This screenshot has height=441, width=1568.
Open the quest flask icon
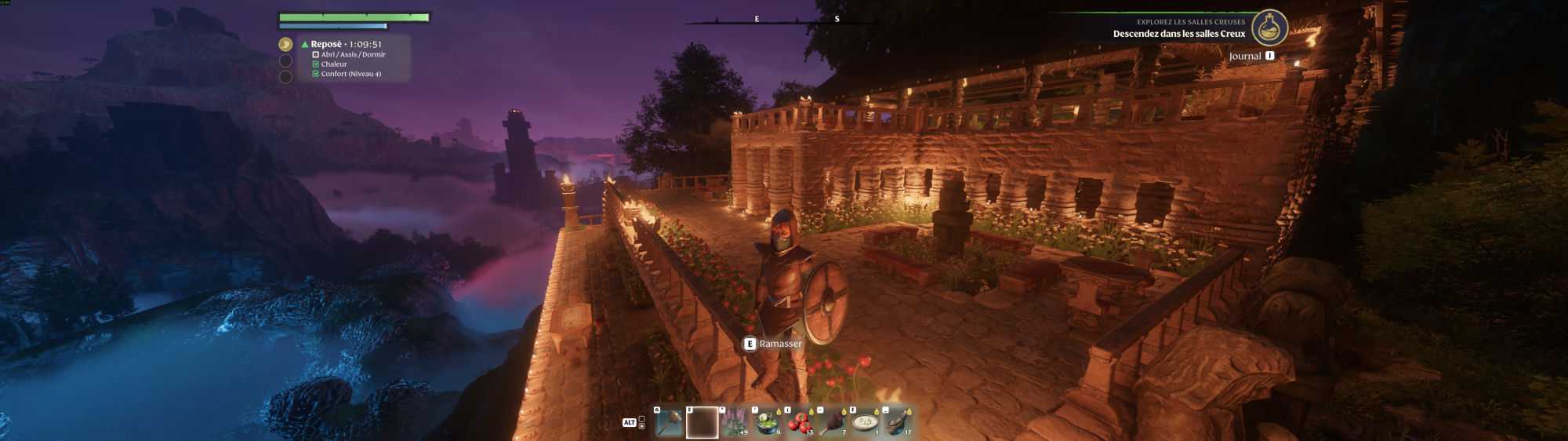[1269, 27]
